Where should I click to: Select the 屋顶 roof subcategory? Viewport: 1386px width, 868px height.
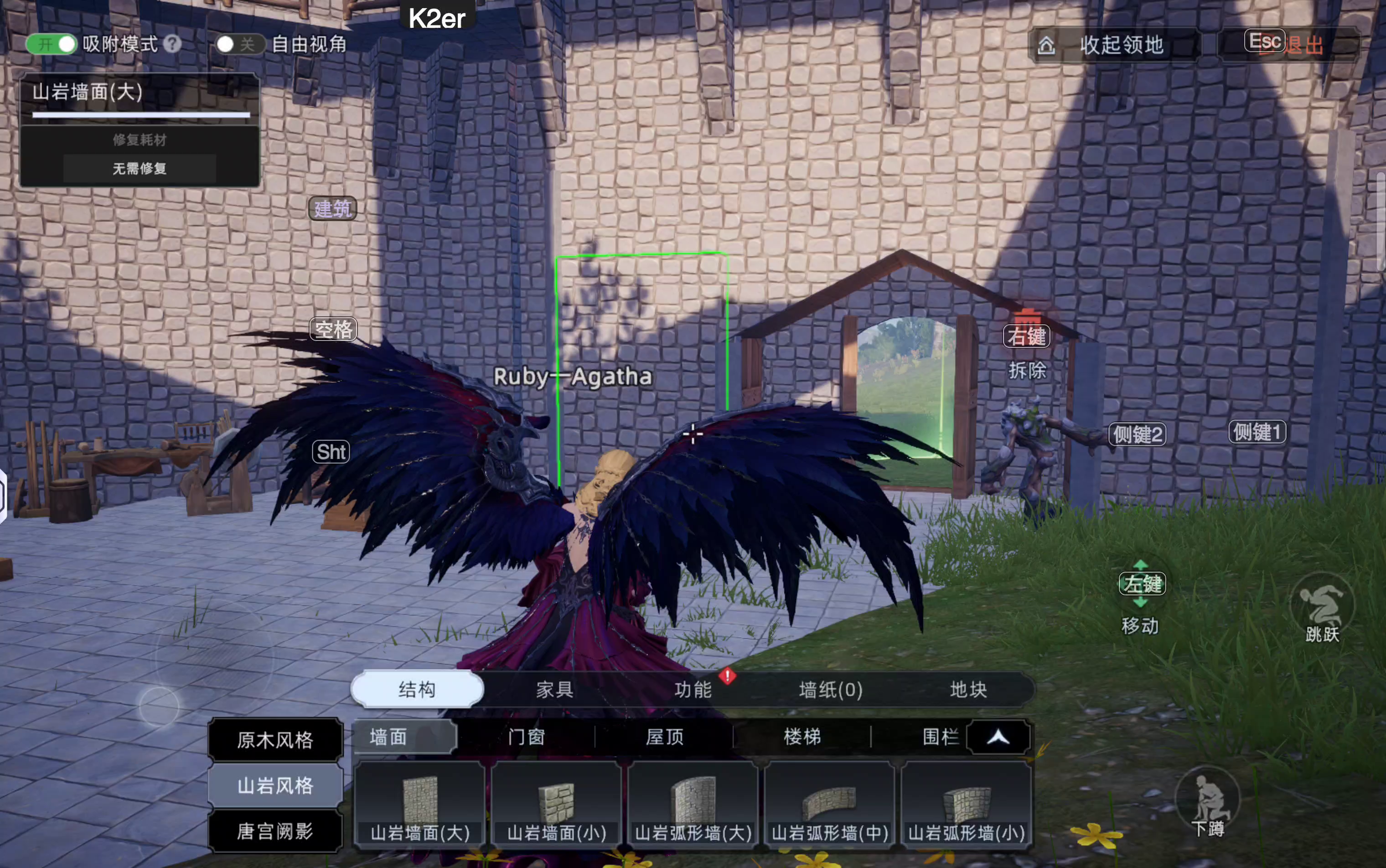pos(664,737)
